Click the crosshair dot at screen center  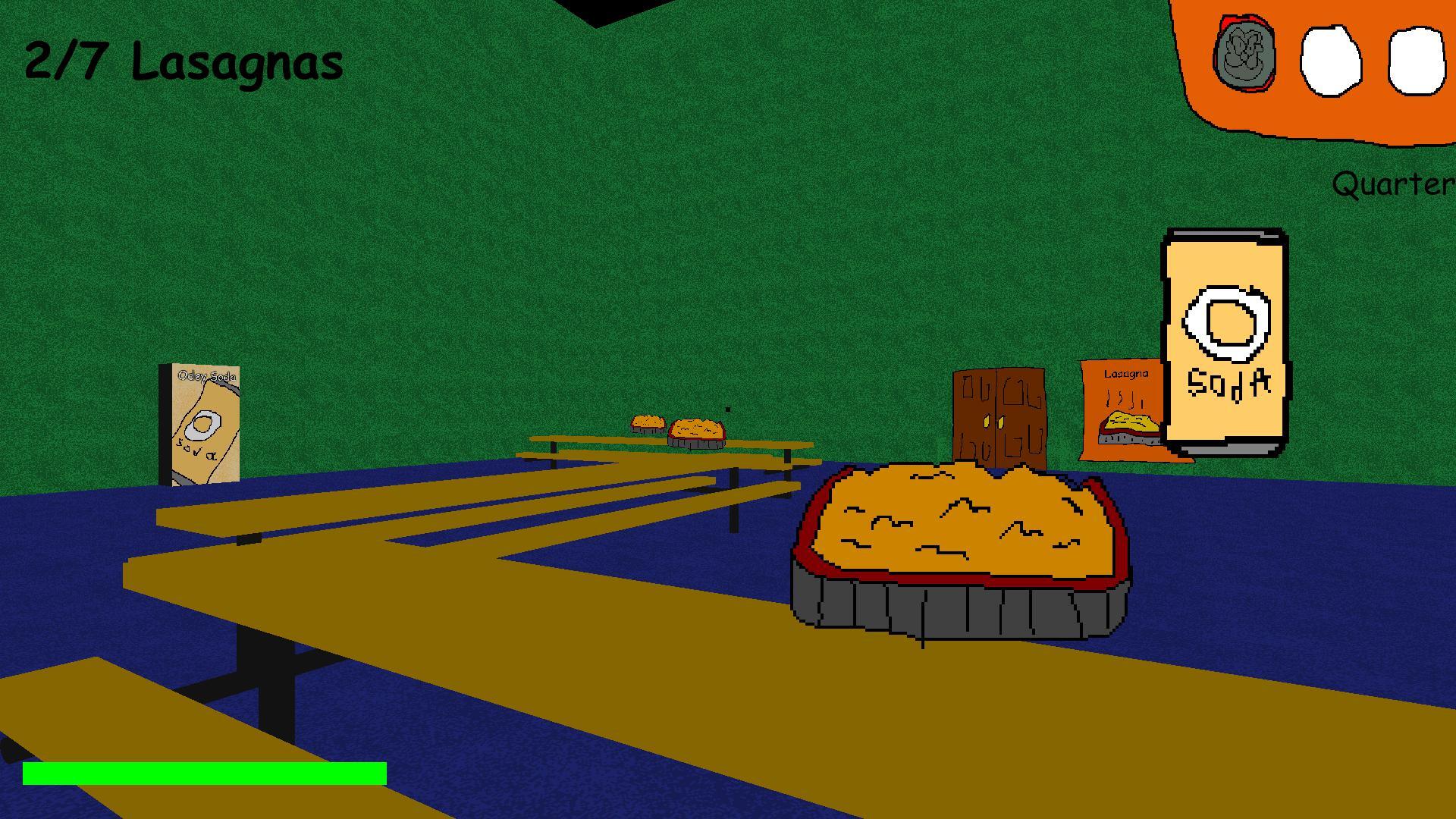[x=726, y=409]
